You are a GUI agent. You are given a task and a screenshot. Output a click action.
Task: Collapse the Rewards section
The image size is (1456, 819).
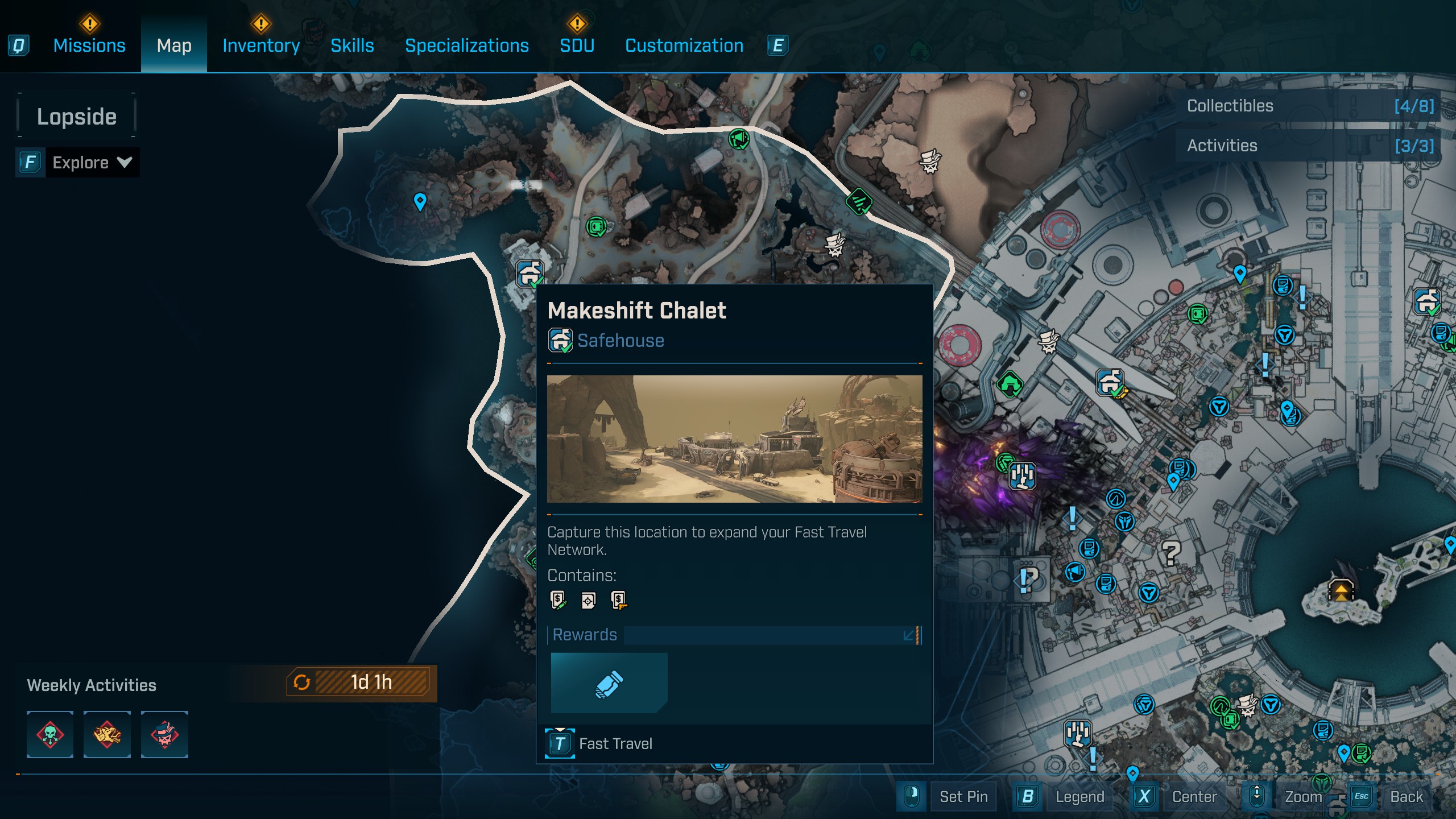909,635
